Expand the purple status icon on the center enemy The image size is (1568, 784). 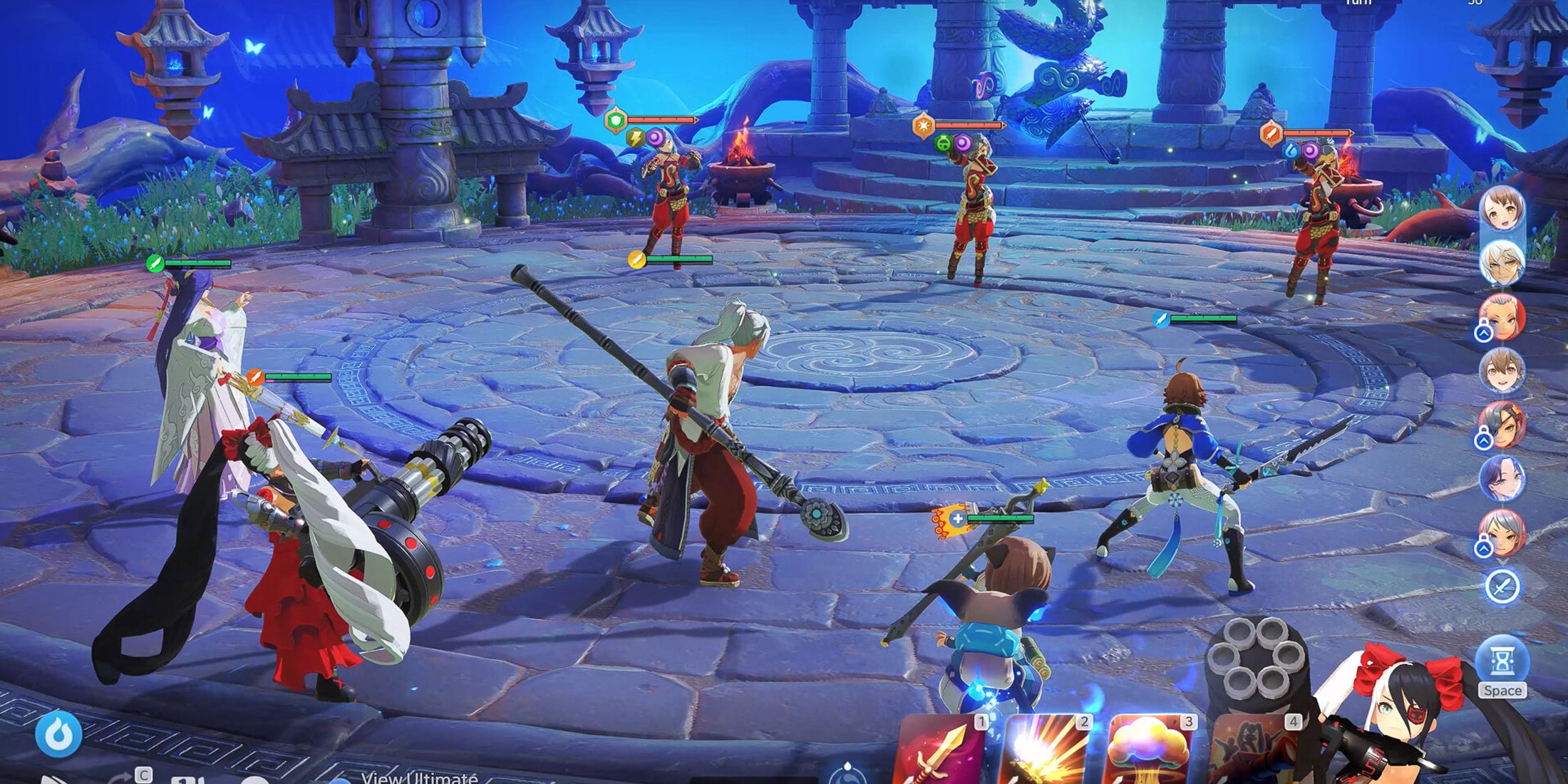tap(964, 143)
